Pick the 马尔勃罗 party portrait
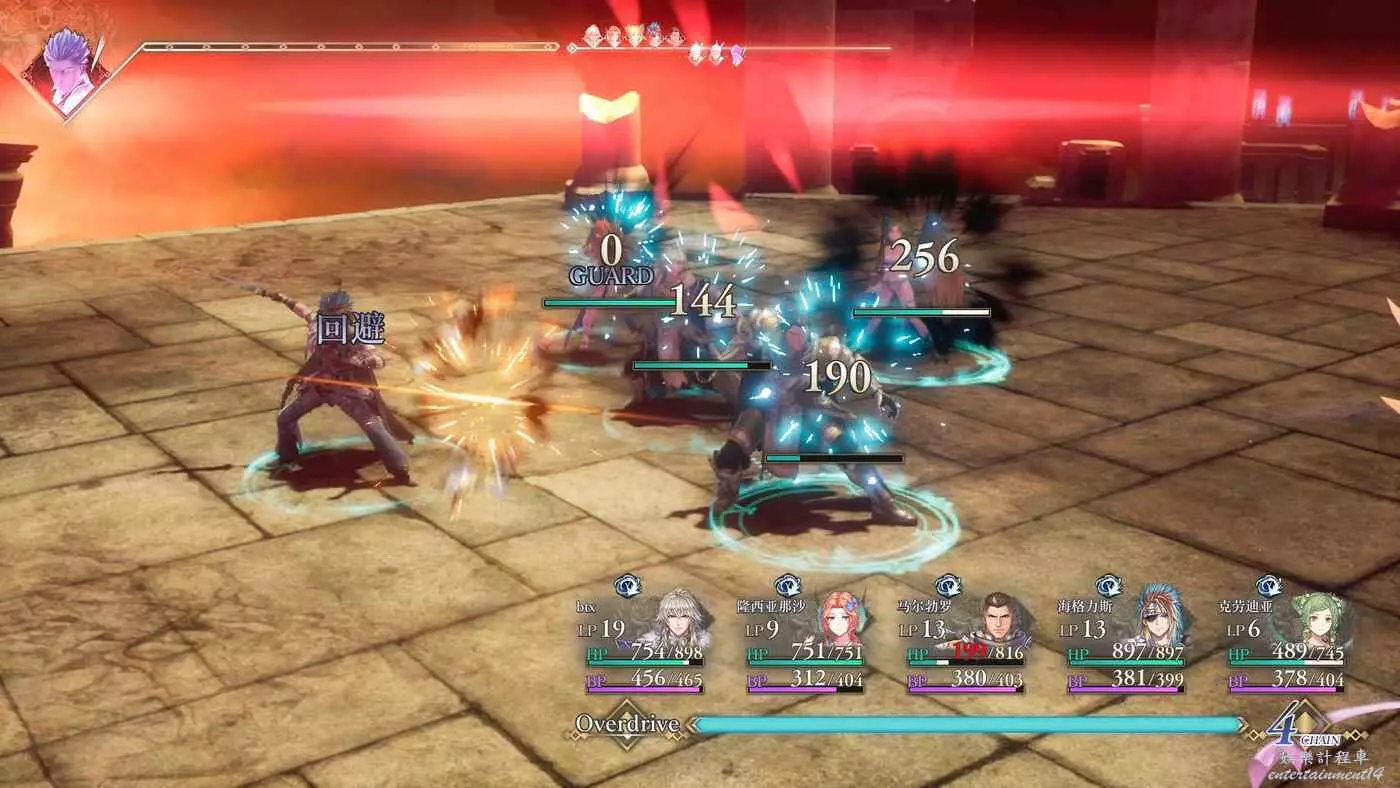Image resolution: width=1400 pixels, height=788 pixels. point(997,622)
